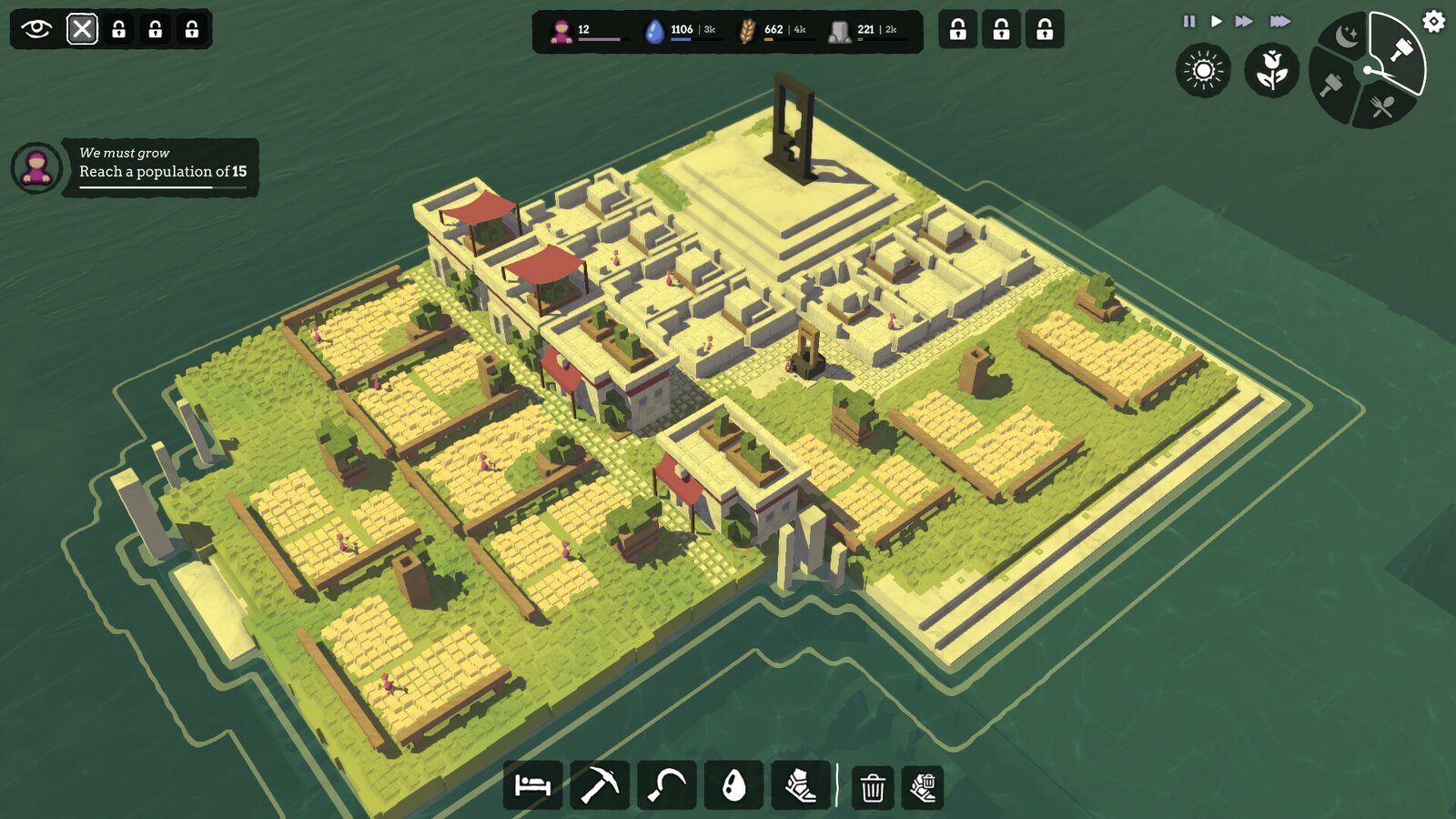Click the X overlay filter button

(82, 29)
